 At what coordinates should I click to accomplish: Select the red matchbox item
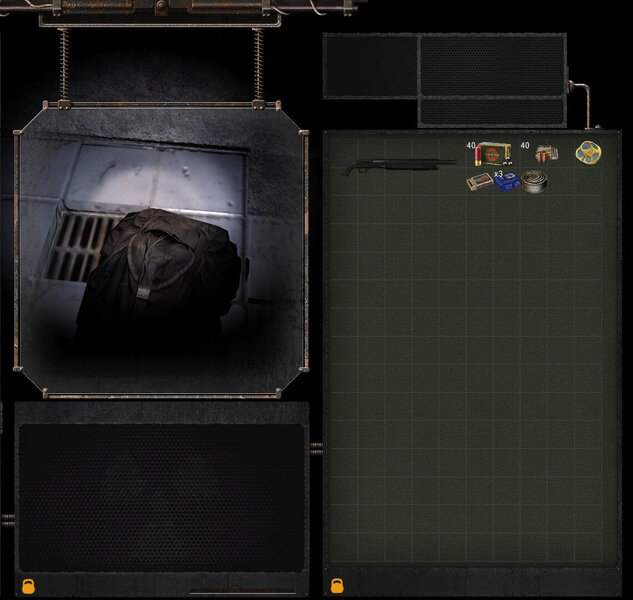(x=479, y=182)
